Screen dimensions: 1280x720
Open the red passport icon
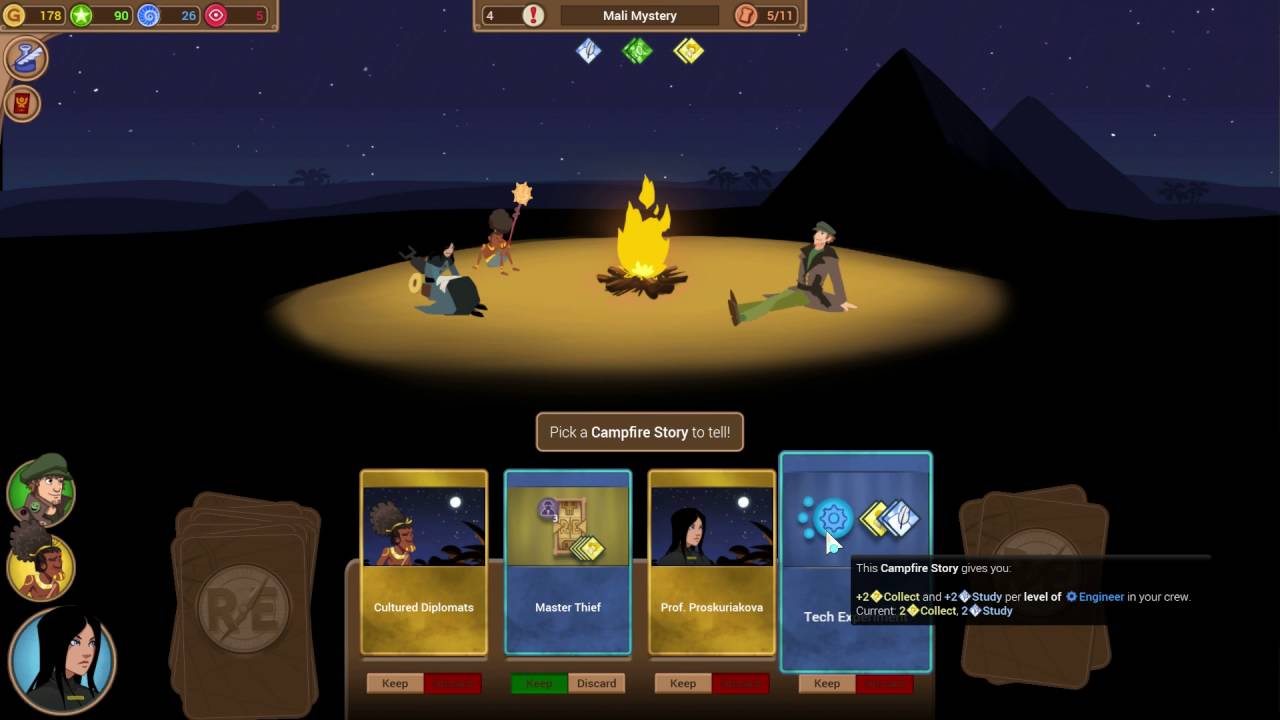click(x=22, y=103)
